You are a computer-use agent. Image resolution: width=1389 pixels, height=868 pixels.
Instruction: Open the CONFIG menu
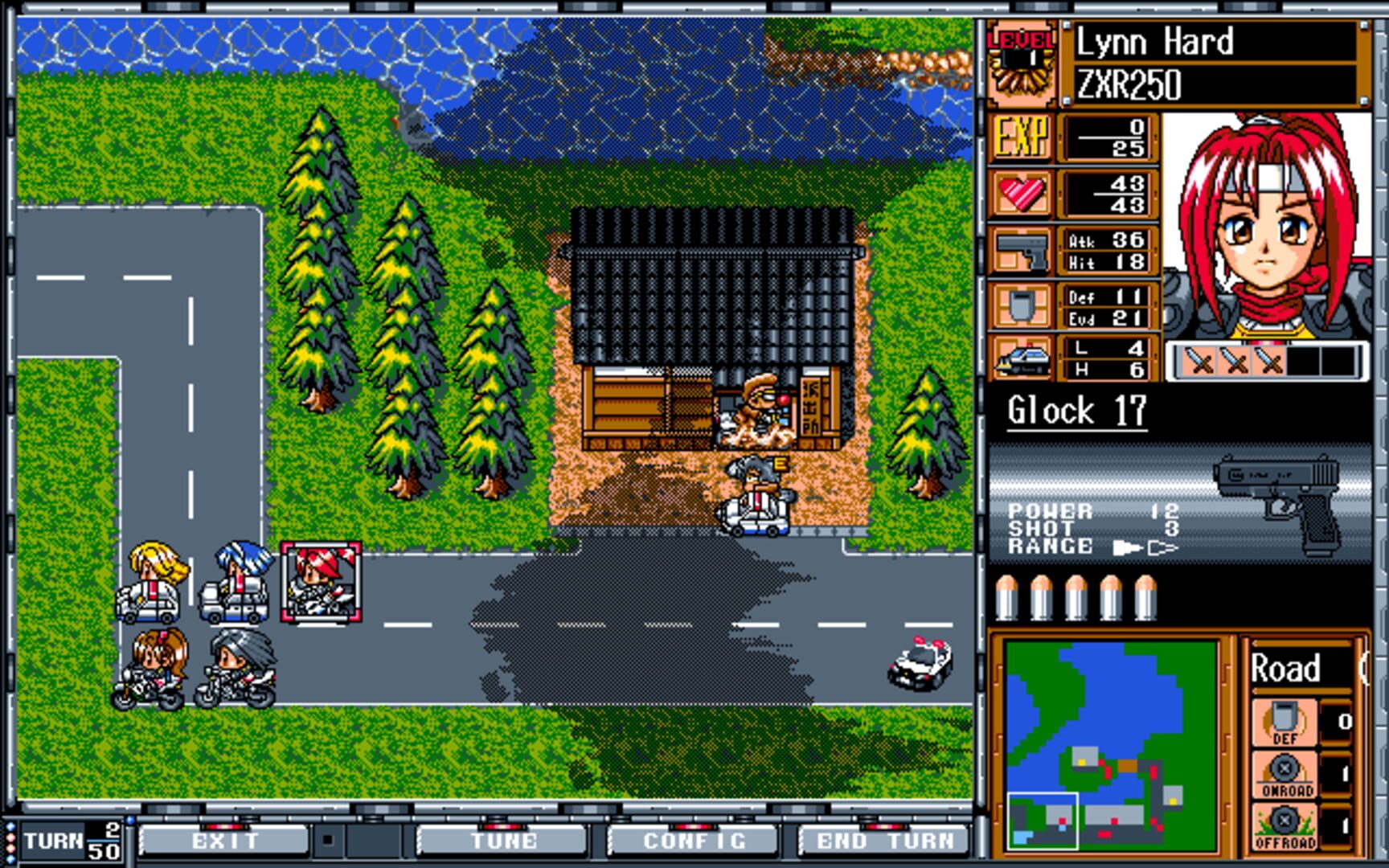pos(694,841)
